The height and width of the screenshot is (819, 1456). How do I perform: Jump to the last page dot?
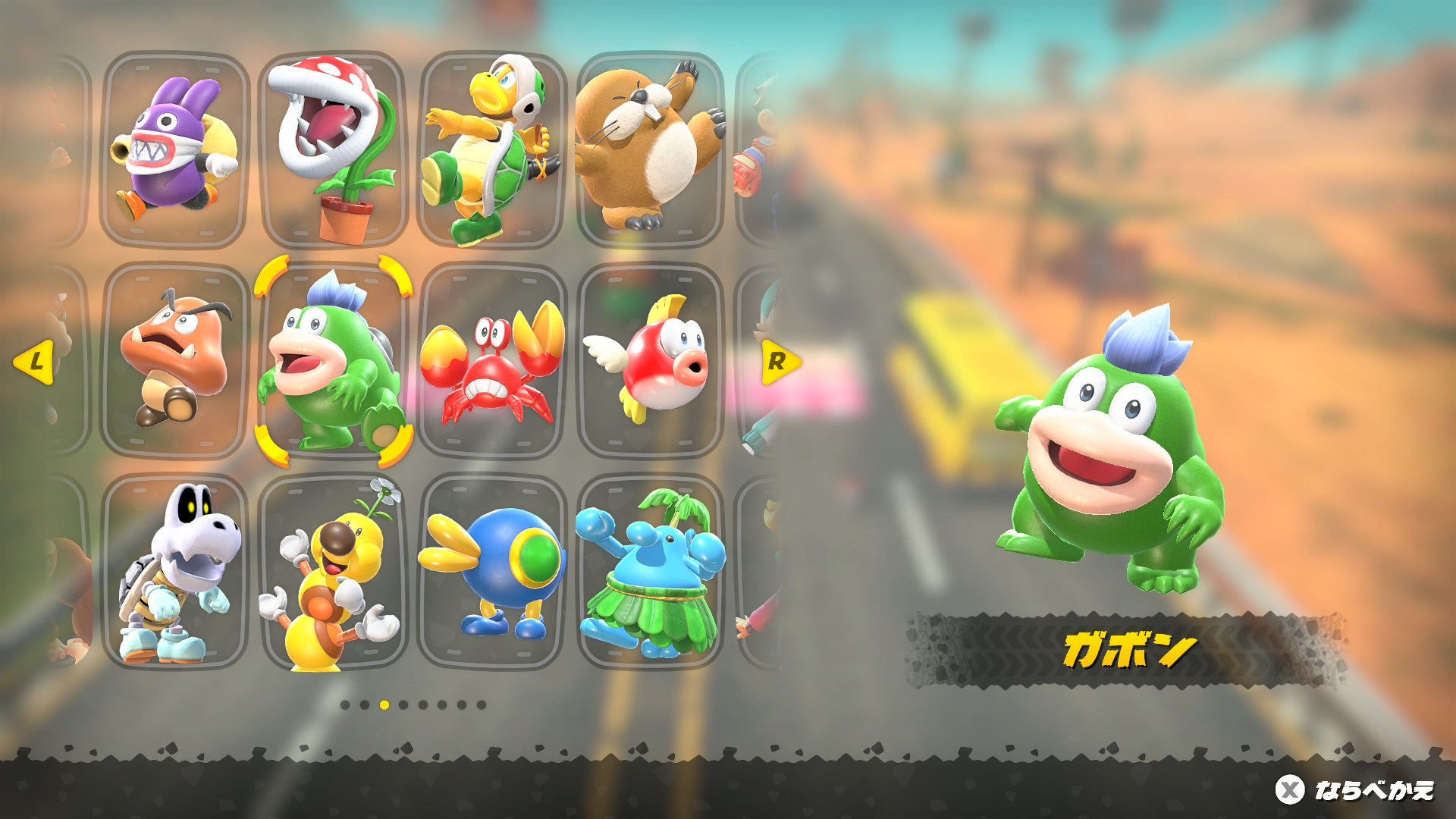pyautogui.click(x=481, y=704)
